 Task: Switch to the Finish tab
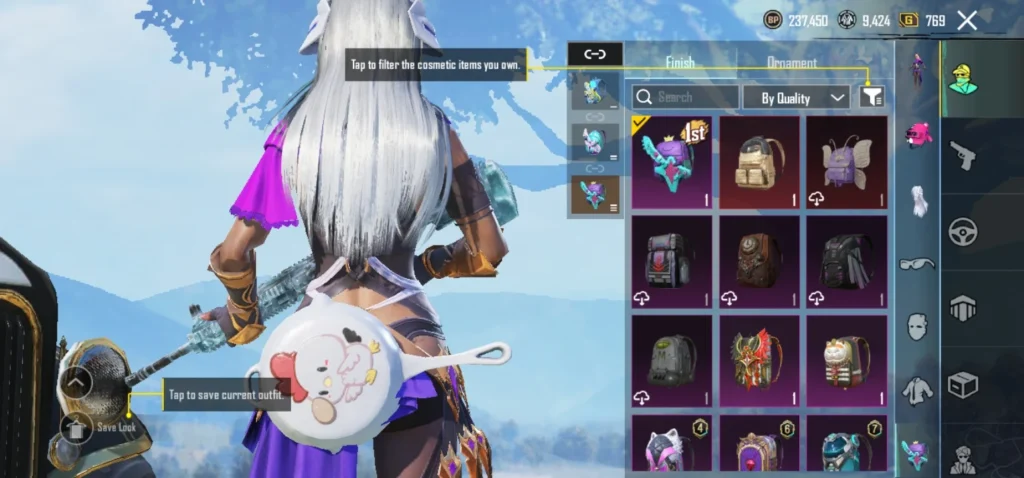tap(680, 63)
